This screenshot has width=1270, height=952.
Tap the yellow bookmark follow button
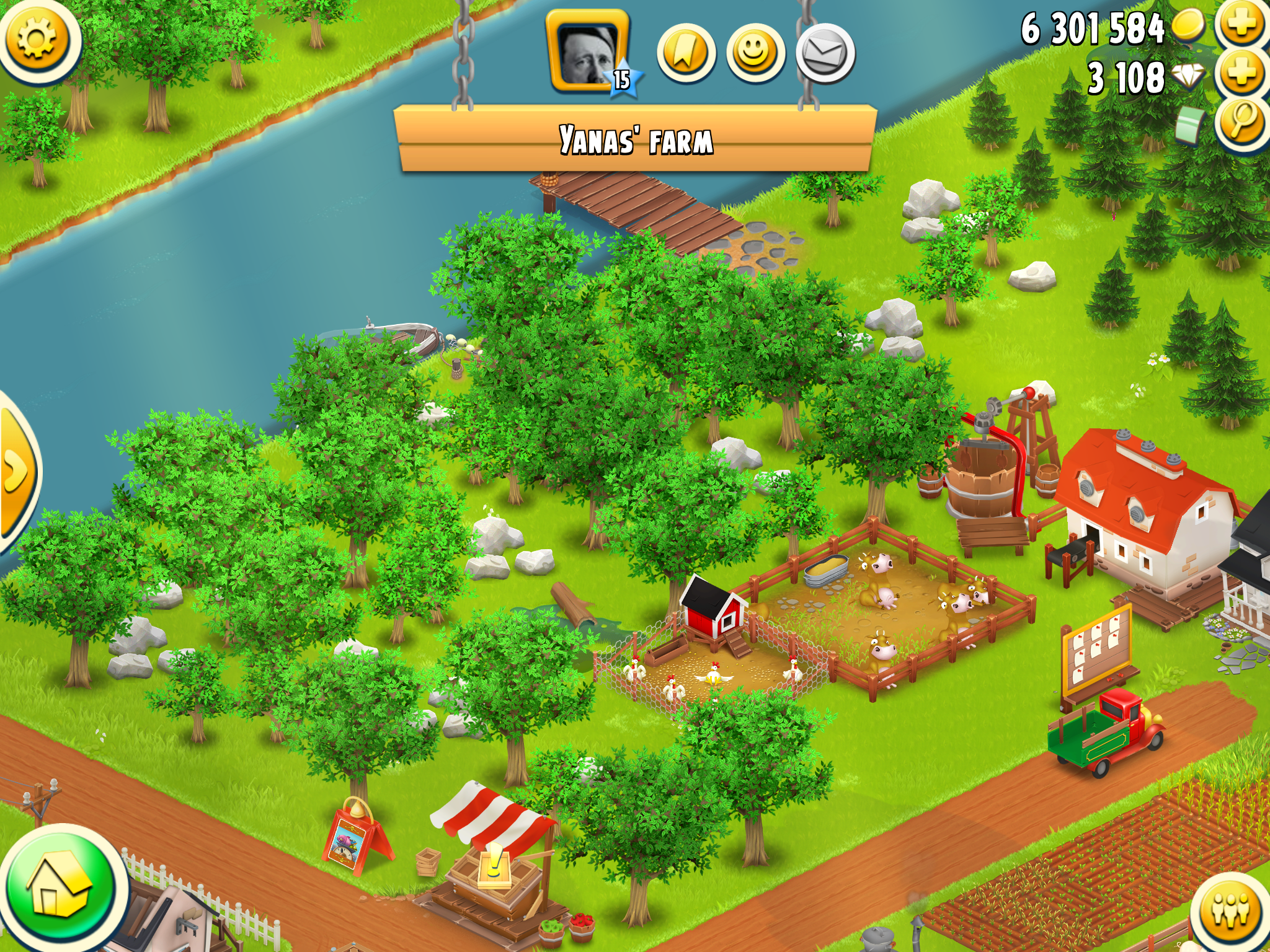(x=686, y=53)
